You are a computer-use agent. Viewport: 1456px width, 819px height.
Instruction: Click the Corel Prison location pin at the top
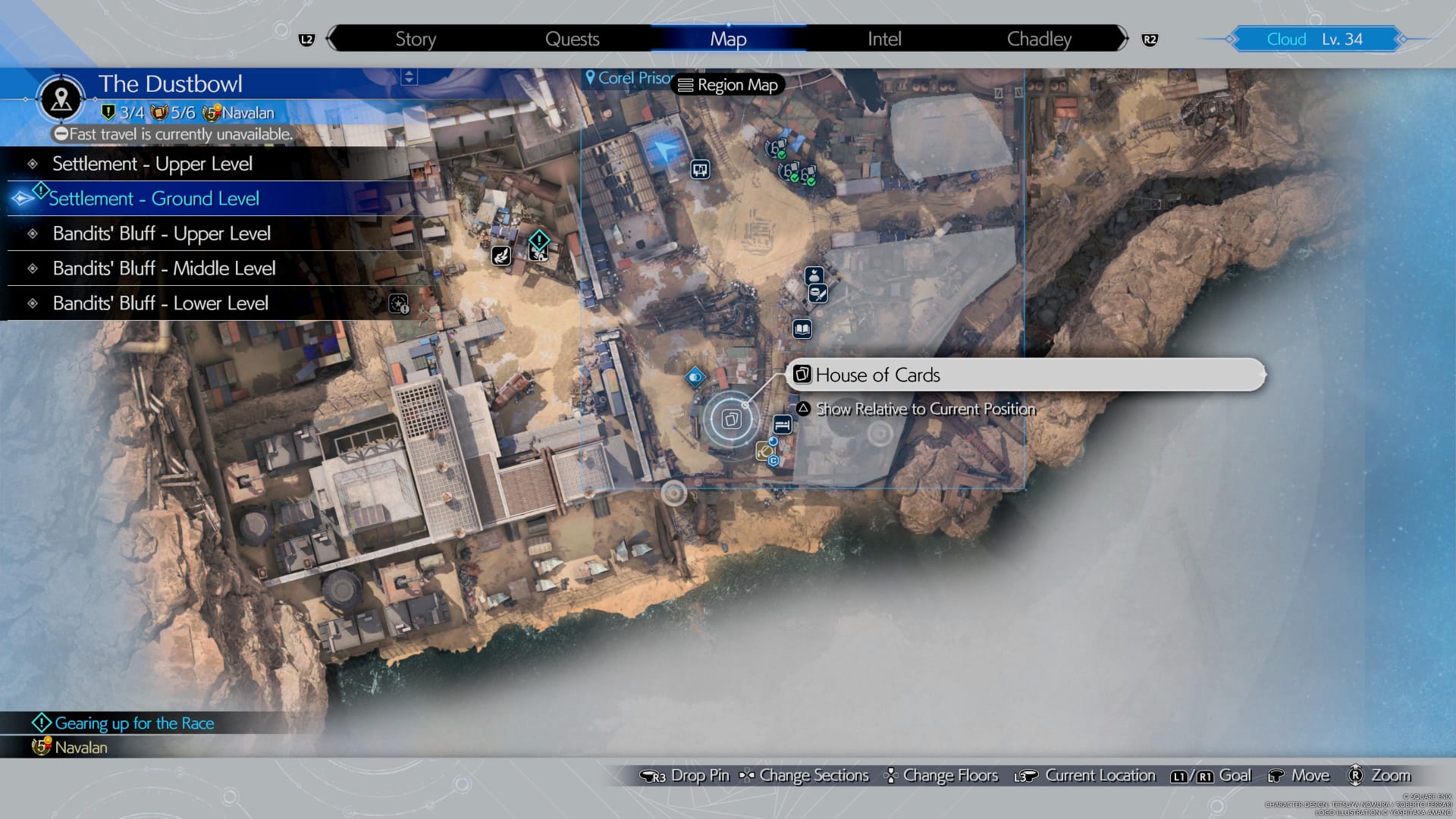pos(591,77)
